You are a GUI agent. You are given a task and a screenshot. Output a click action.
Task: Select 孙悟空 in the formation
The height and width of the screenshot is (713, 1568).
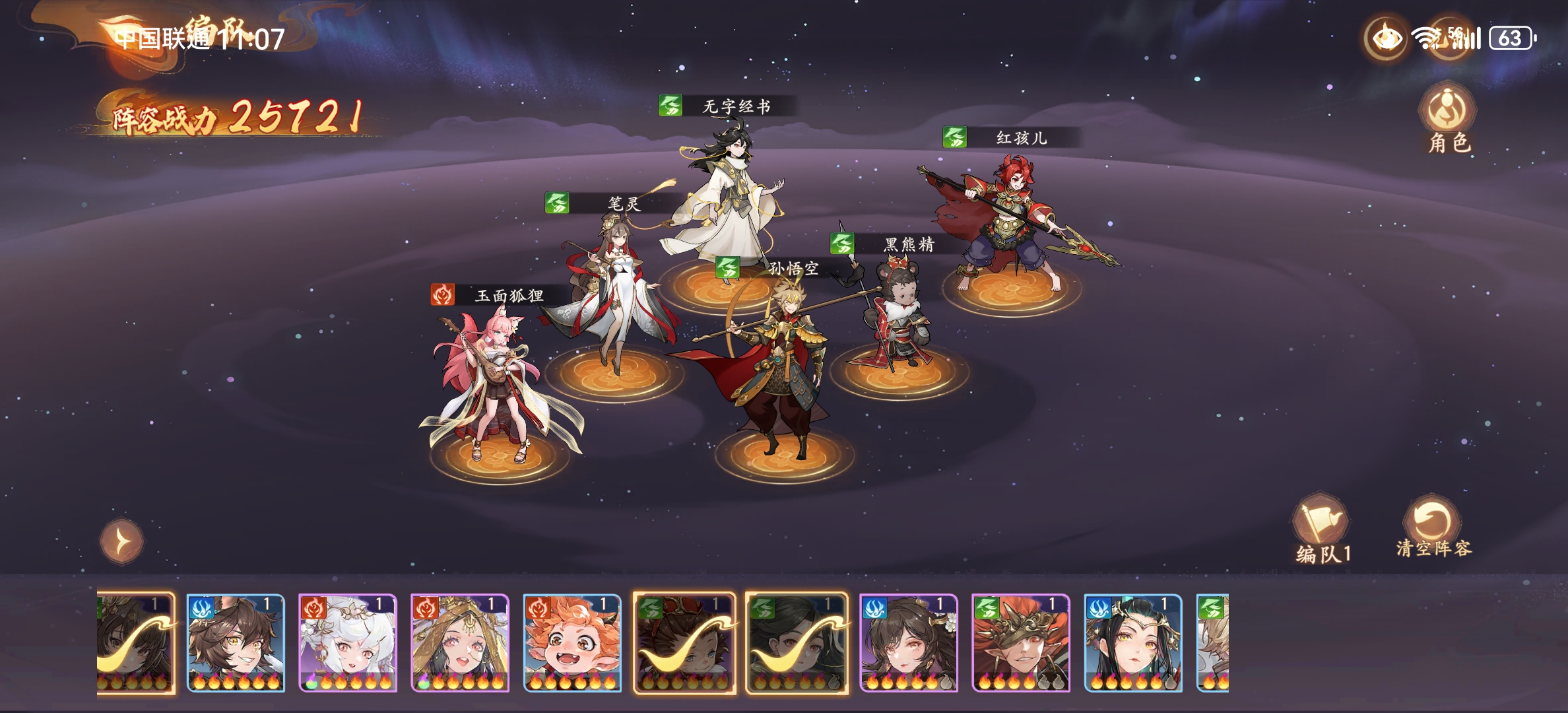779,370
